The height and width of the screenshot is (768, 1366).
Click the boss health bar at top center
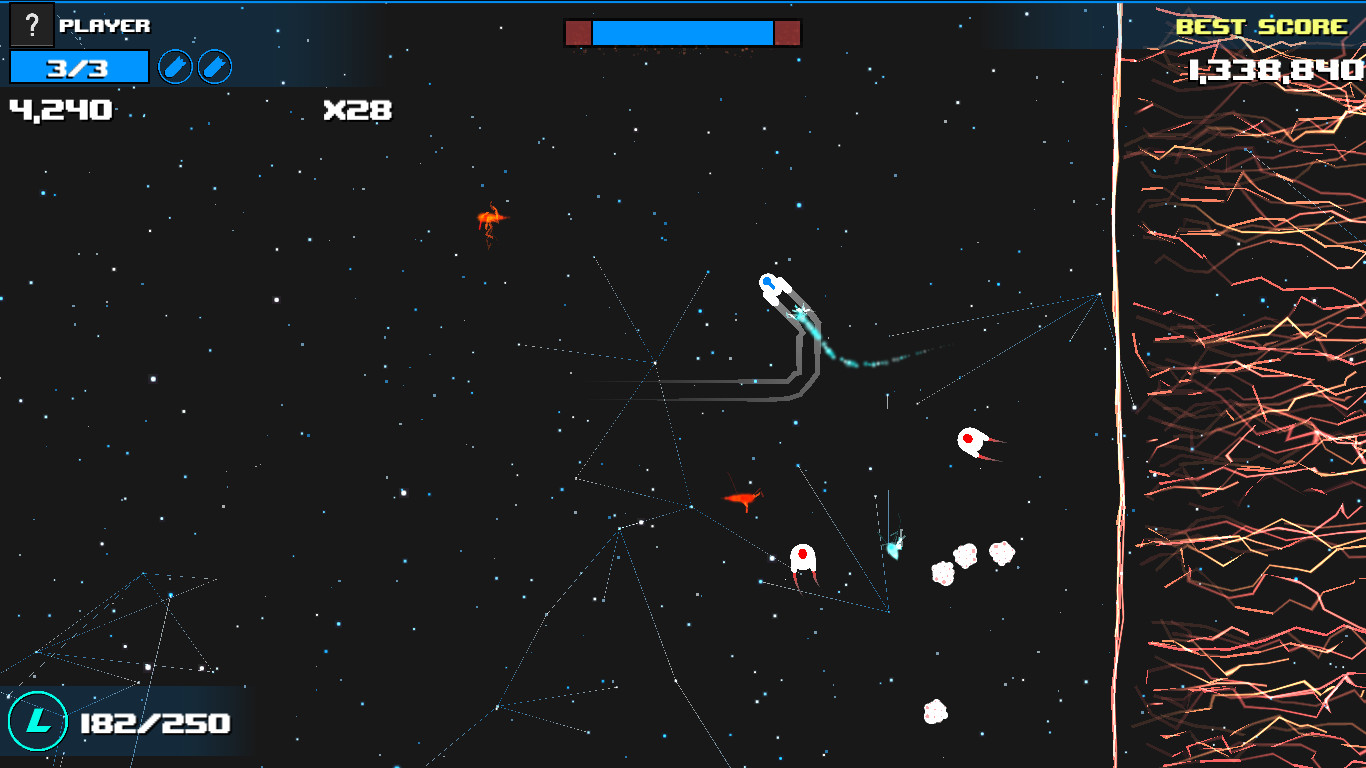point(681,31)
